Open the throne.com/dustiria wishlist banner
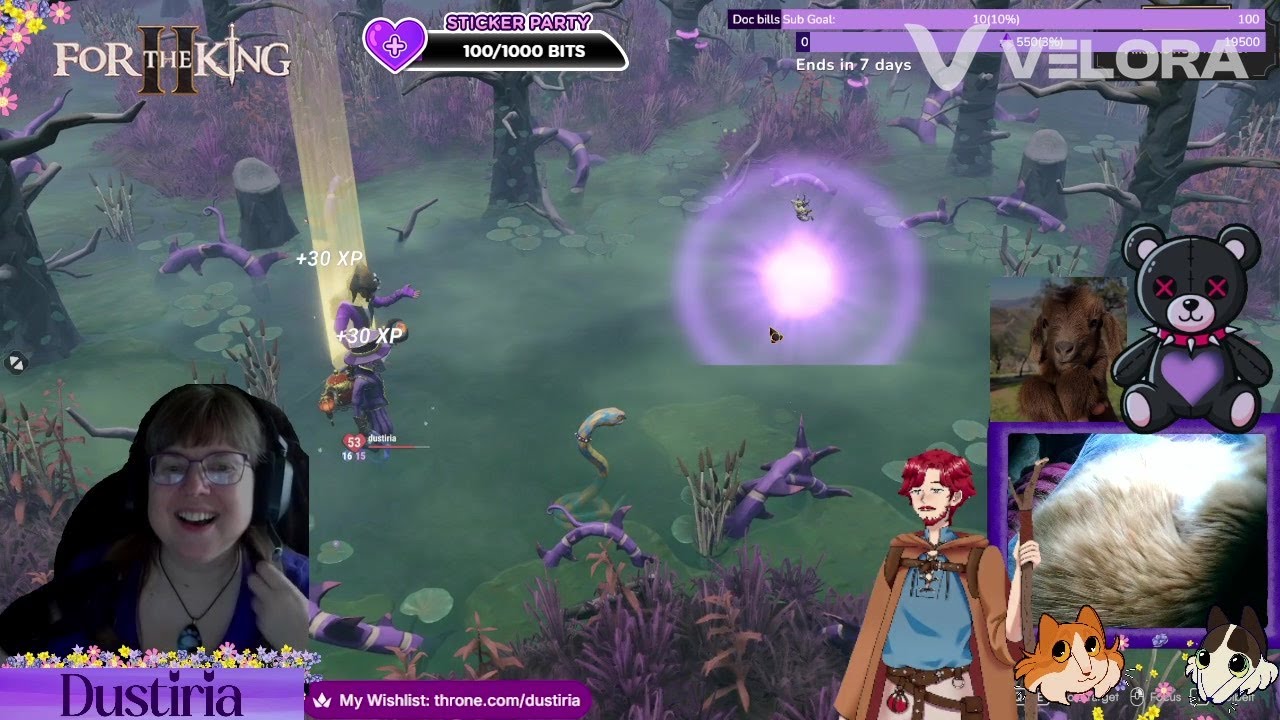Viewport: 1280px width, 720px height. click(449, 700)
